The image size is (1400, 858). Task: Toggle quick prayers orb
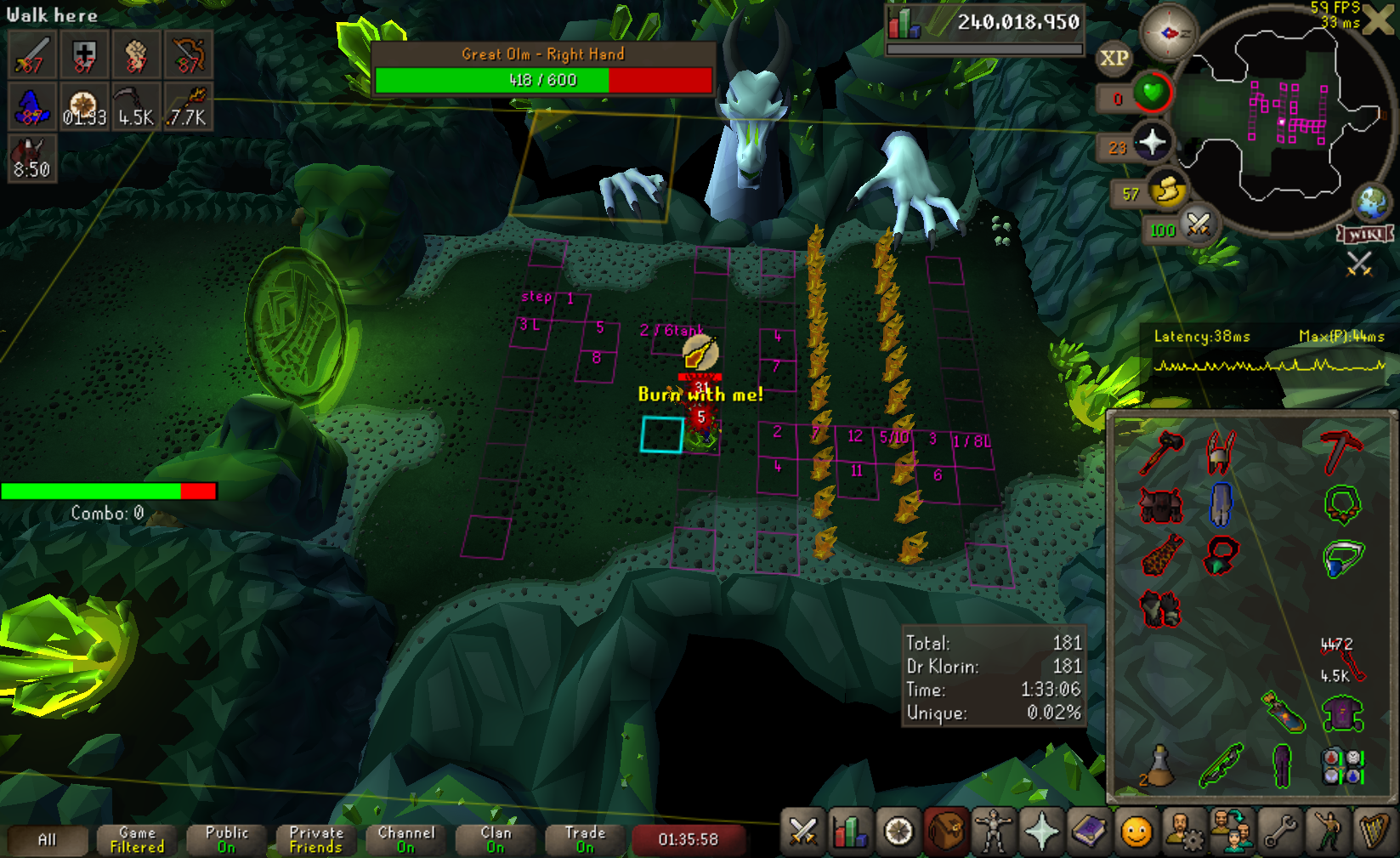tap(1152, 142)
